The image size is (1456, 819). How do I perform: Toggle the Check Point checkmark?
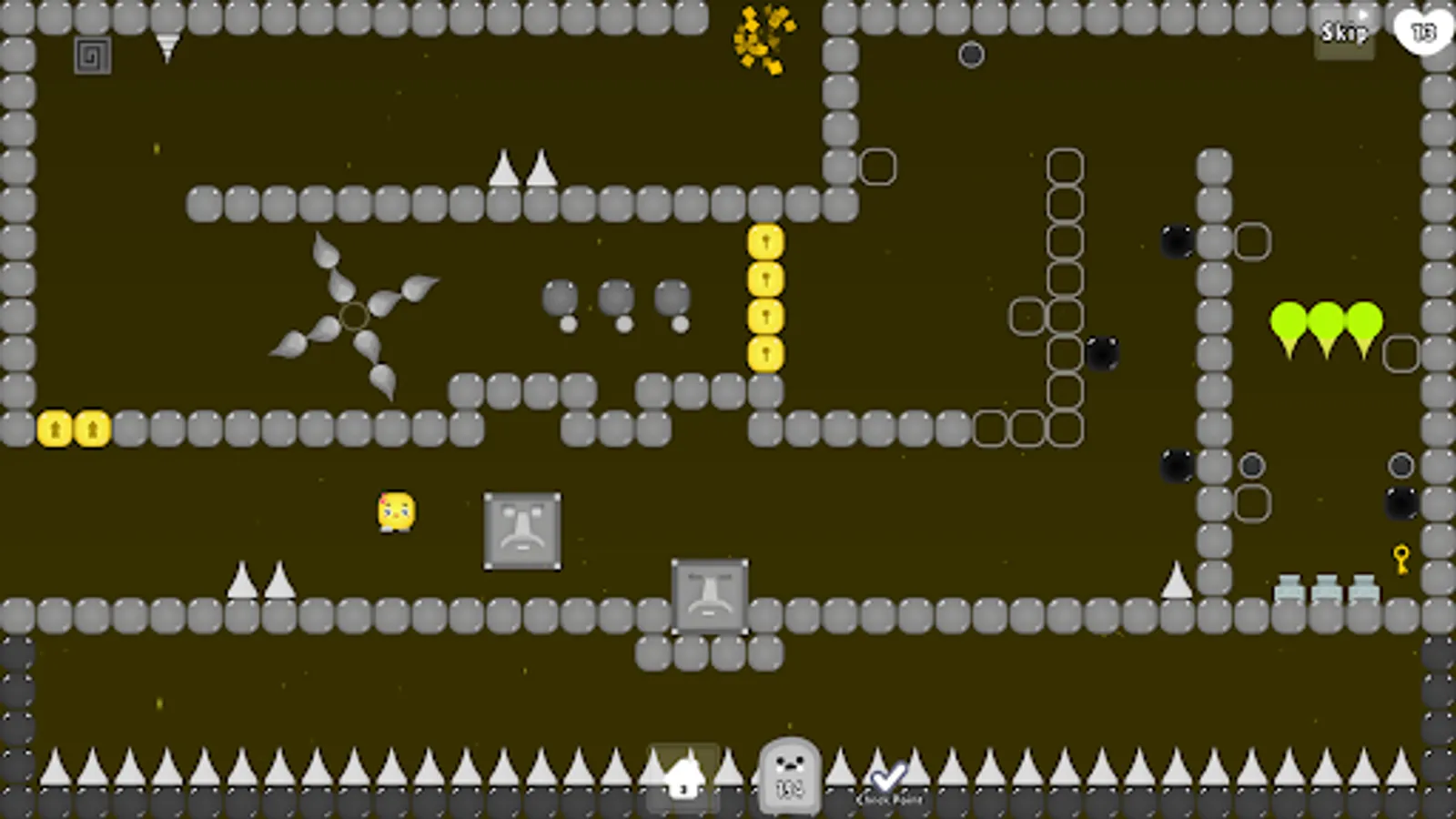coord(887,776)
